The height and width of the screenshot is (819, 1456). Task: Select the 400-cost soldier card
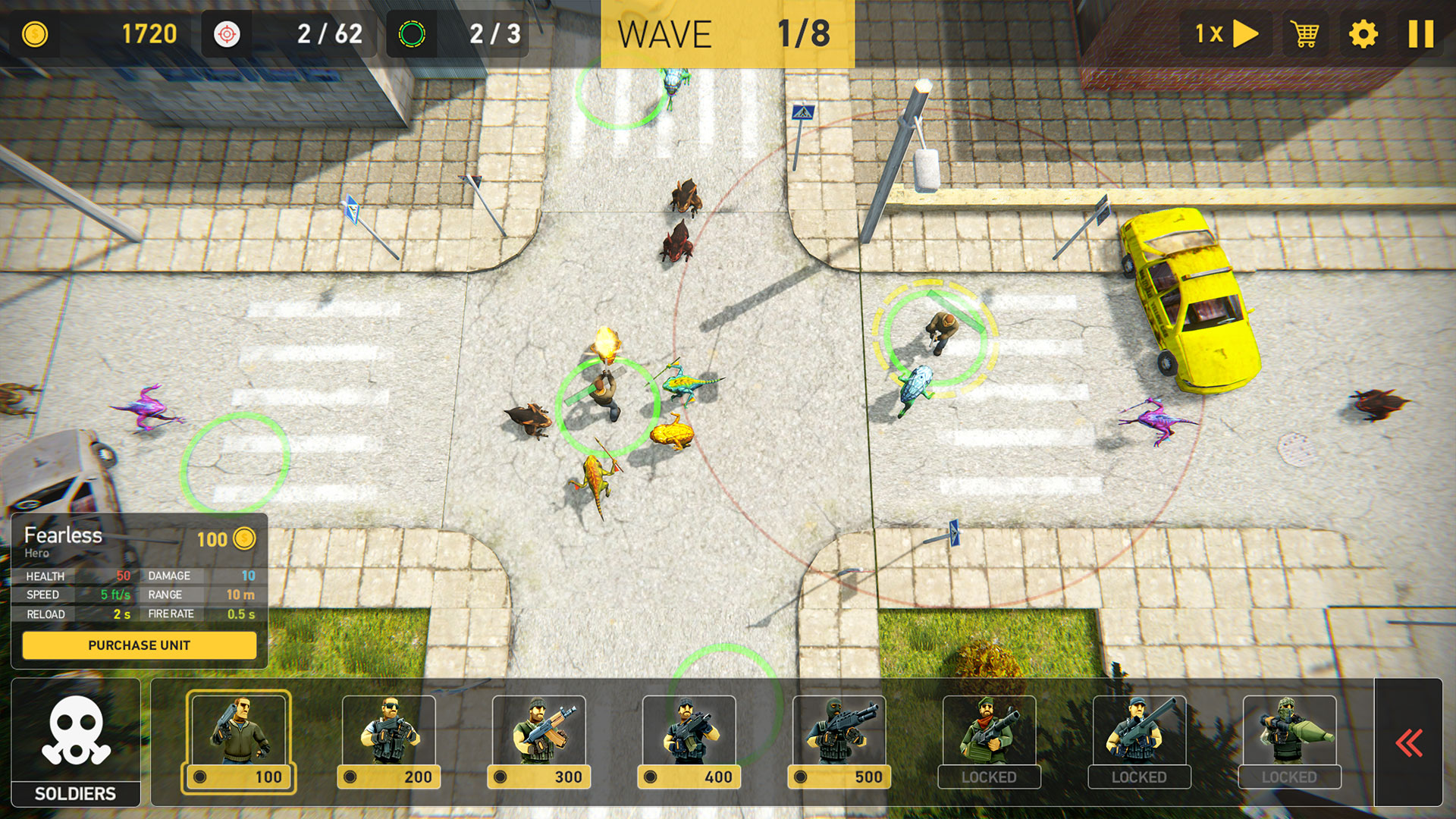[x=689, y=739]
